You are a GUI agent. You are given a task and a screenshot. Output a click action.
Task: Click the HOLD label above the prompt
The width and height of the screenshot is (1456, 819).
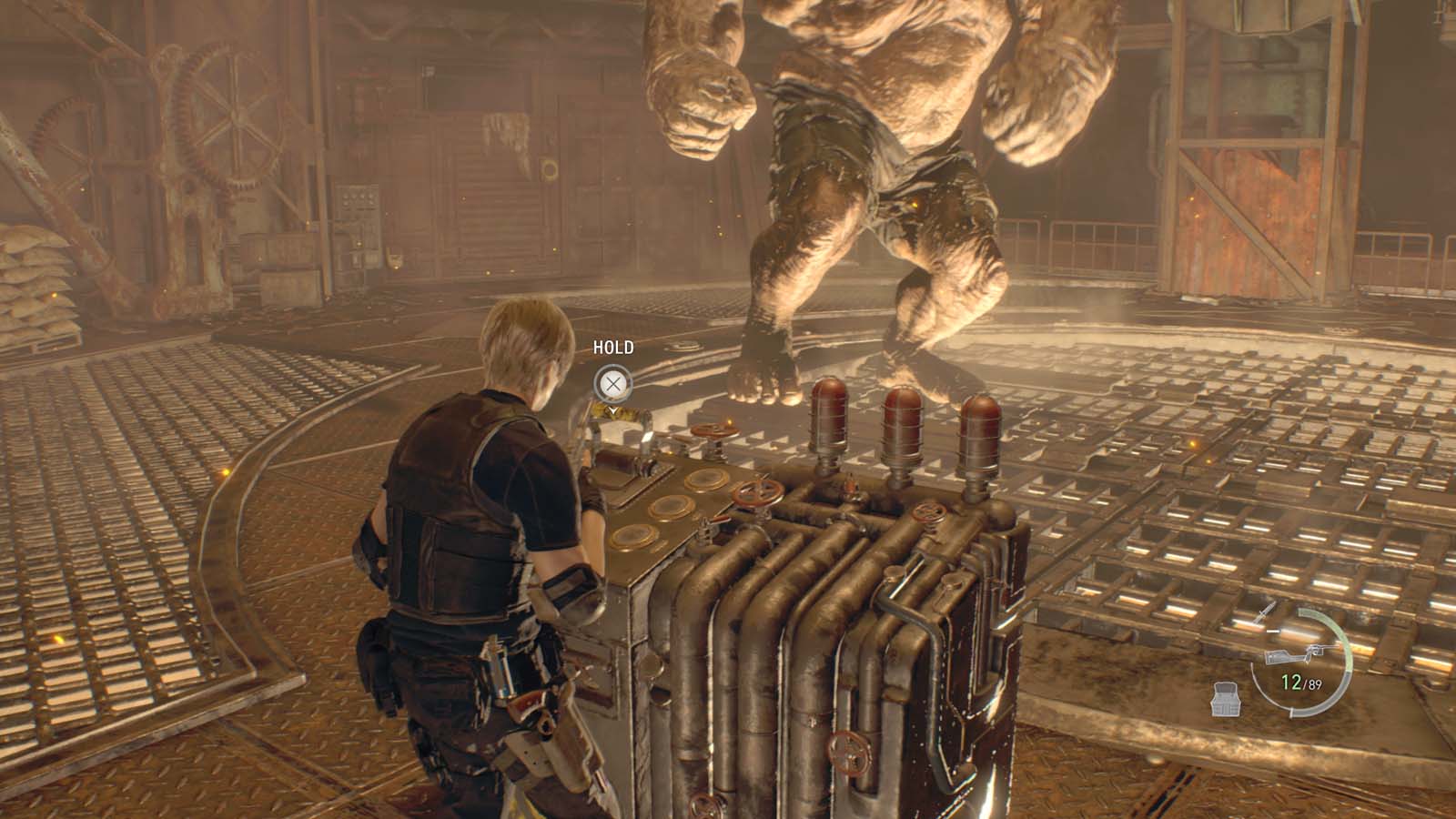pos(614,347)
